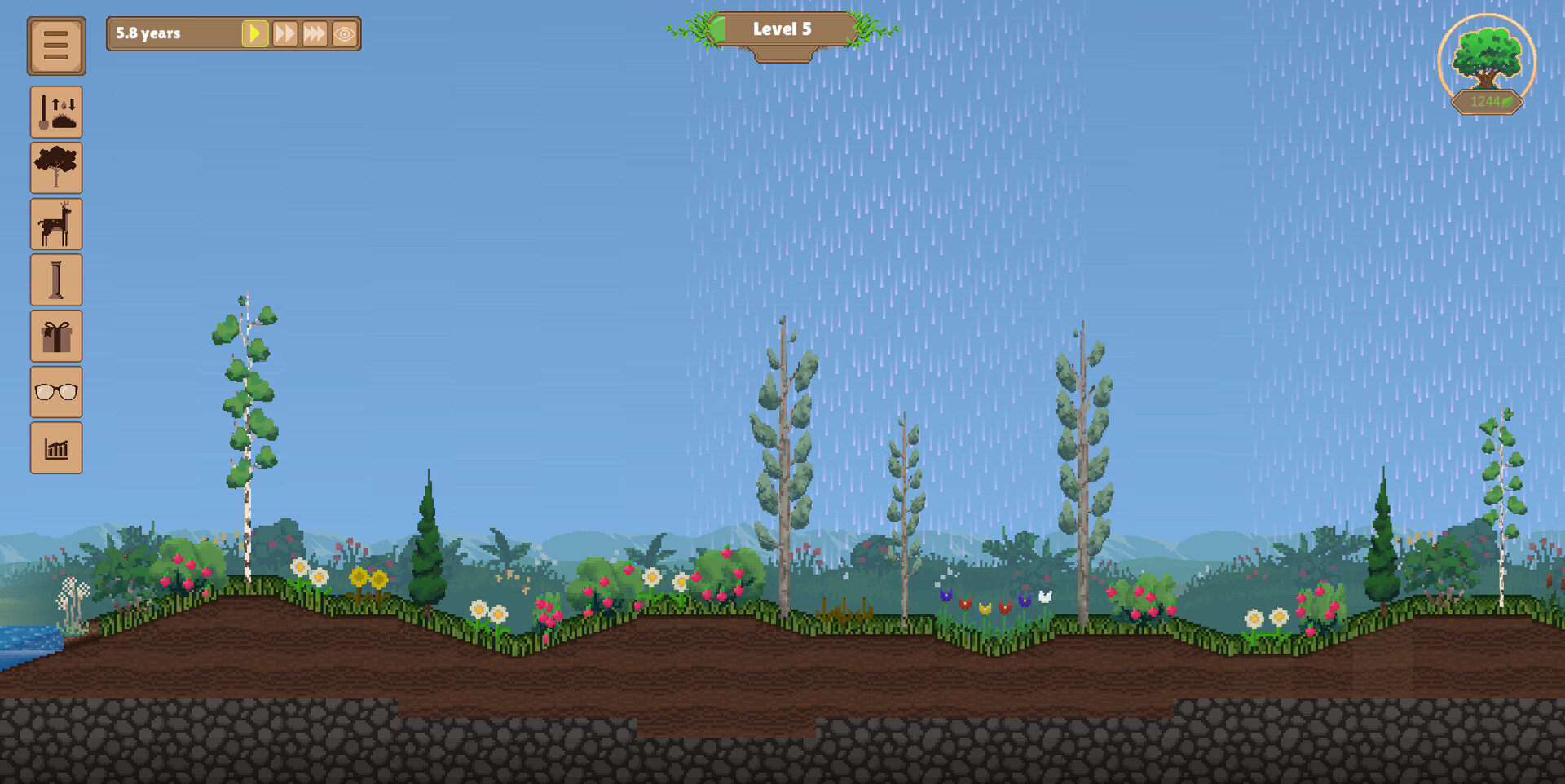Image resolution: width=1565 pixels, height=784 pixels.
Task: Select the terraform/soil tool
Action: coord(56,112)
